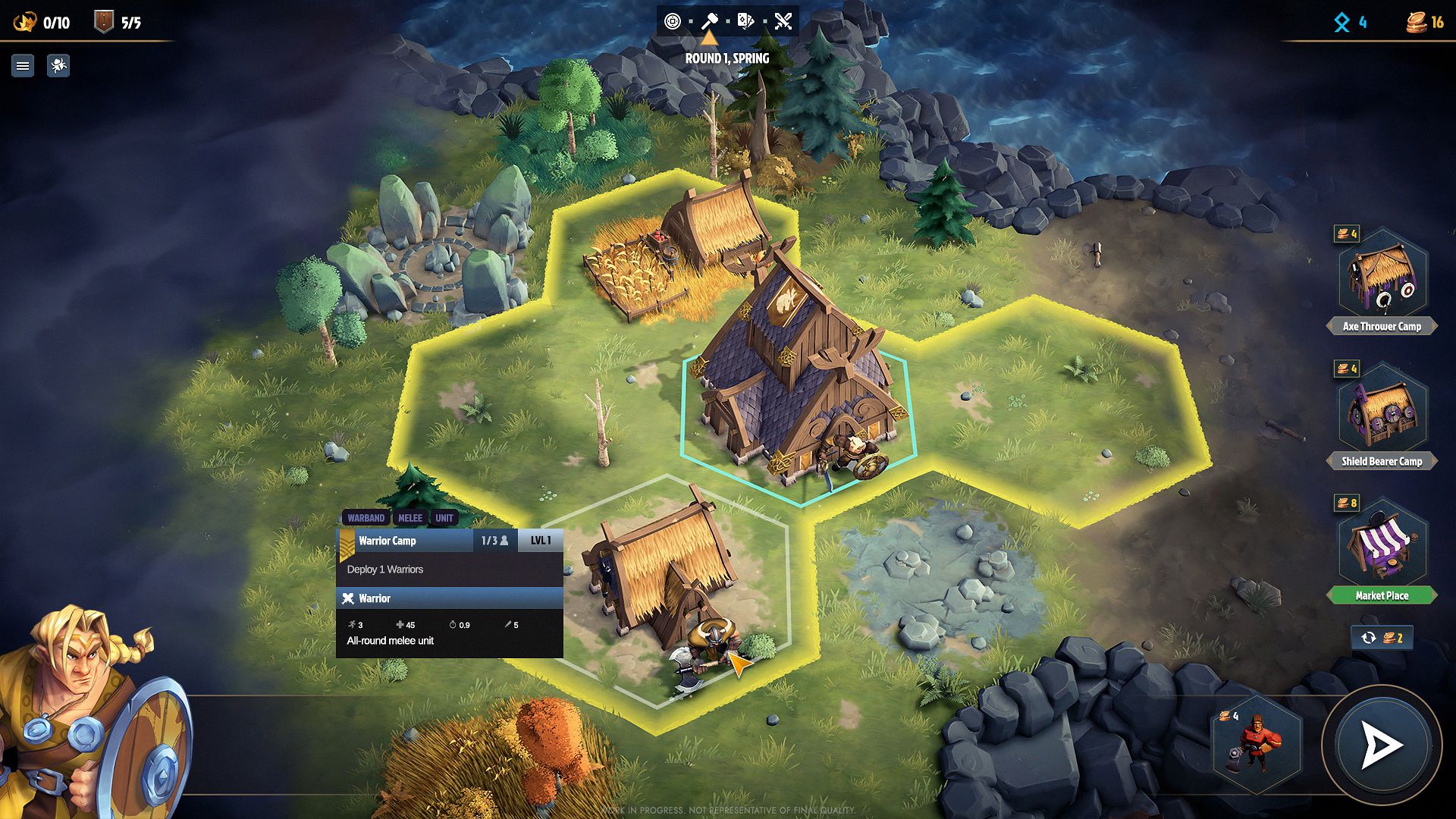Viewport: 1456px width, 819px height.
Task: Select the hammer build phase icon
Action: pos(709,21)
